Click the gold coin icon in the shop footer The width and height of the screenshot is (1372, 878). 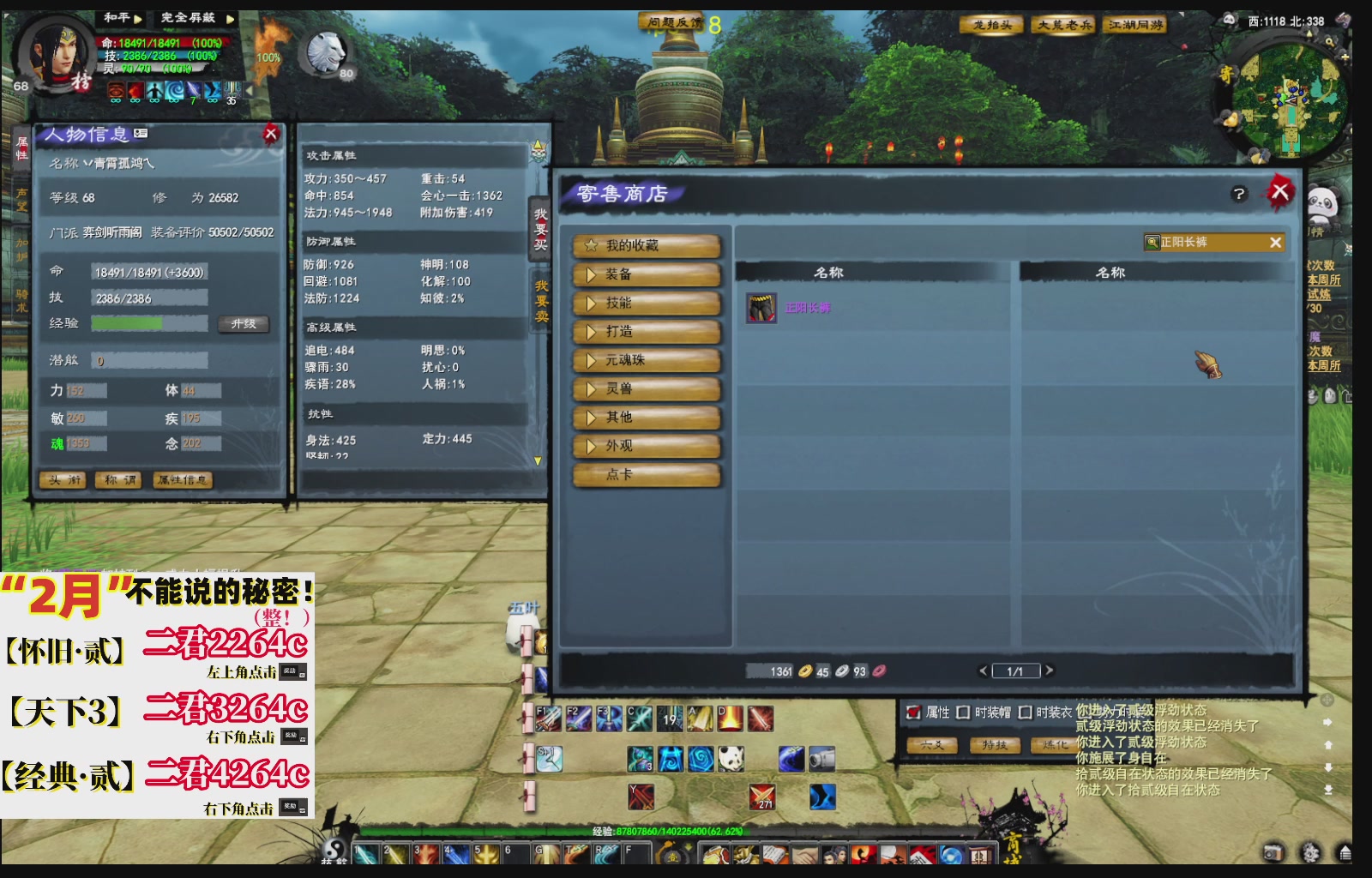pos(804,672)
